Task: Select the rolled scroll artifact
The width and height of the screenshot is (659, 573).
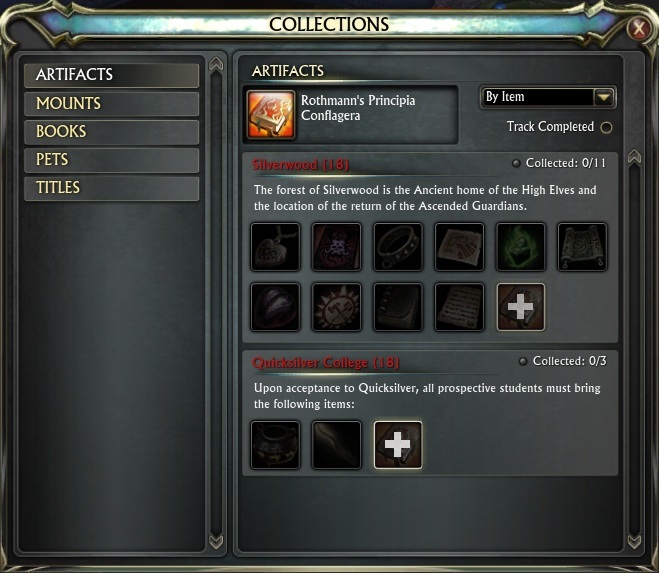Action: point(582,247)
